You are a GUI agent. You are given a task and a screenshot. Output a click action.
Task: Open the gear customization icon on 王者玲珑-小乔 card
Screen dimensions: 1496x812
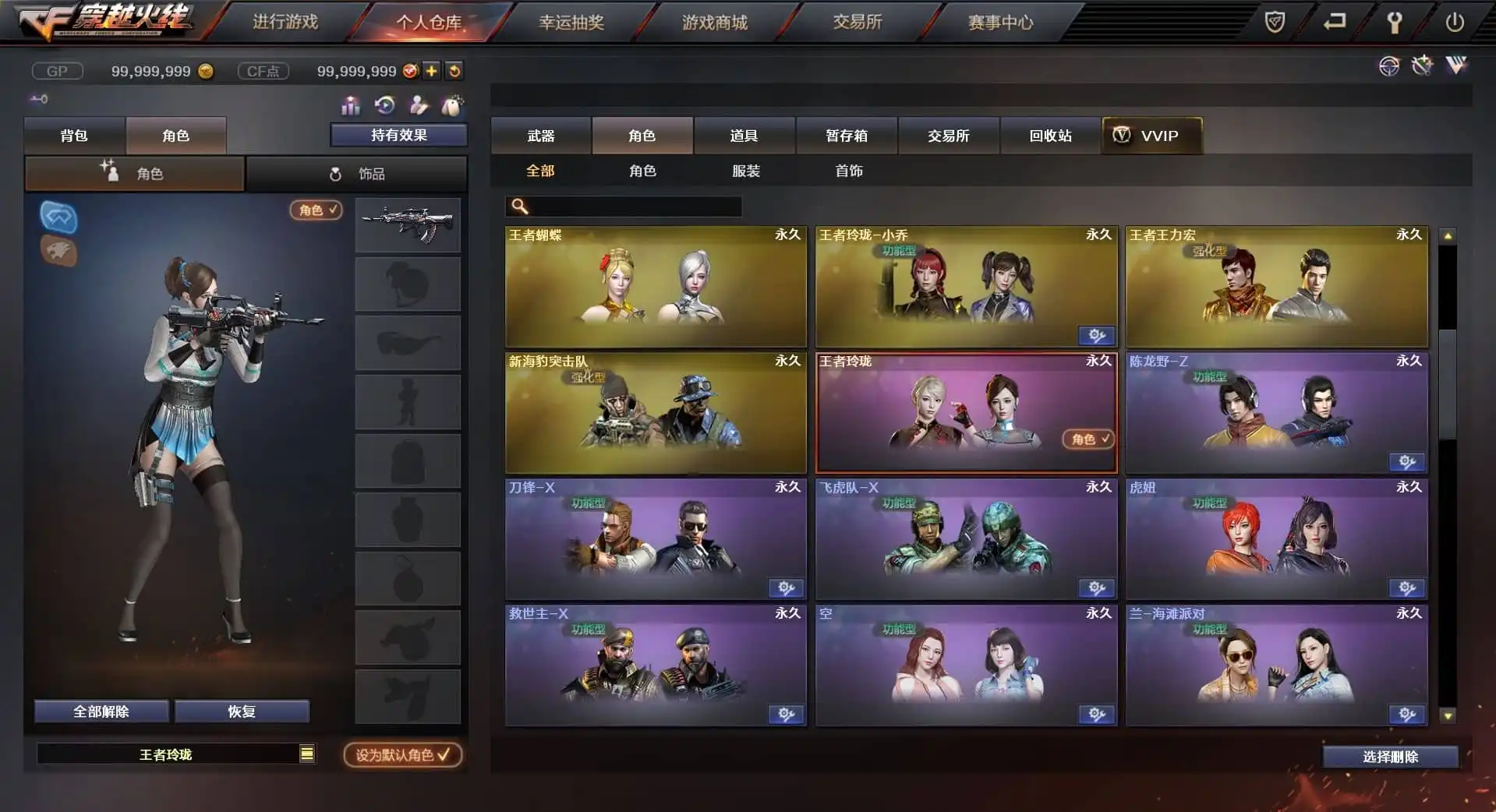(x=1097, y=336)
